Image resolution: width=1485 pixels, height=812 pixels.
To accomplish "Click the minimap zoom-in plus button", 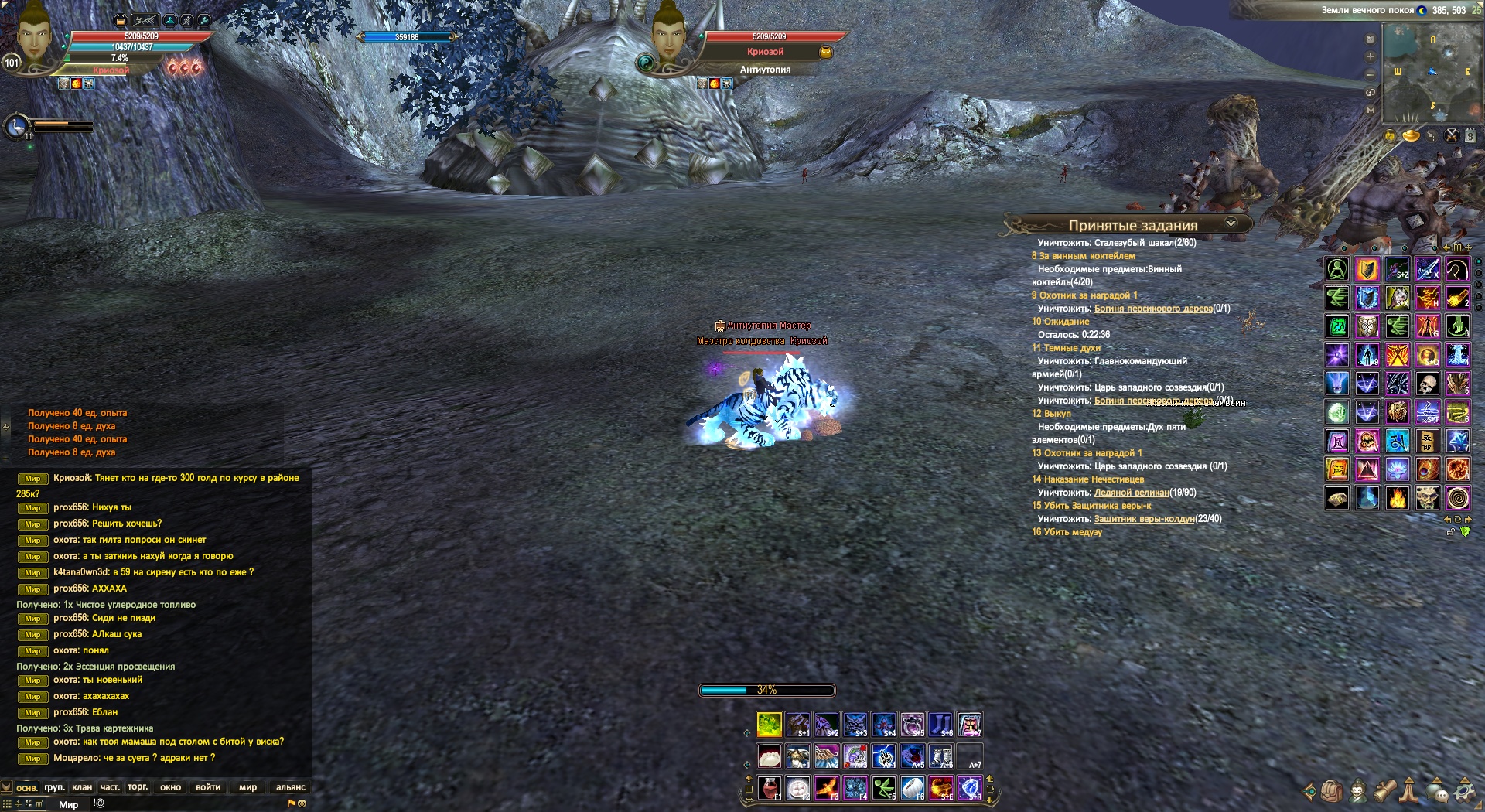I will coord(1371,56).
